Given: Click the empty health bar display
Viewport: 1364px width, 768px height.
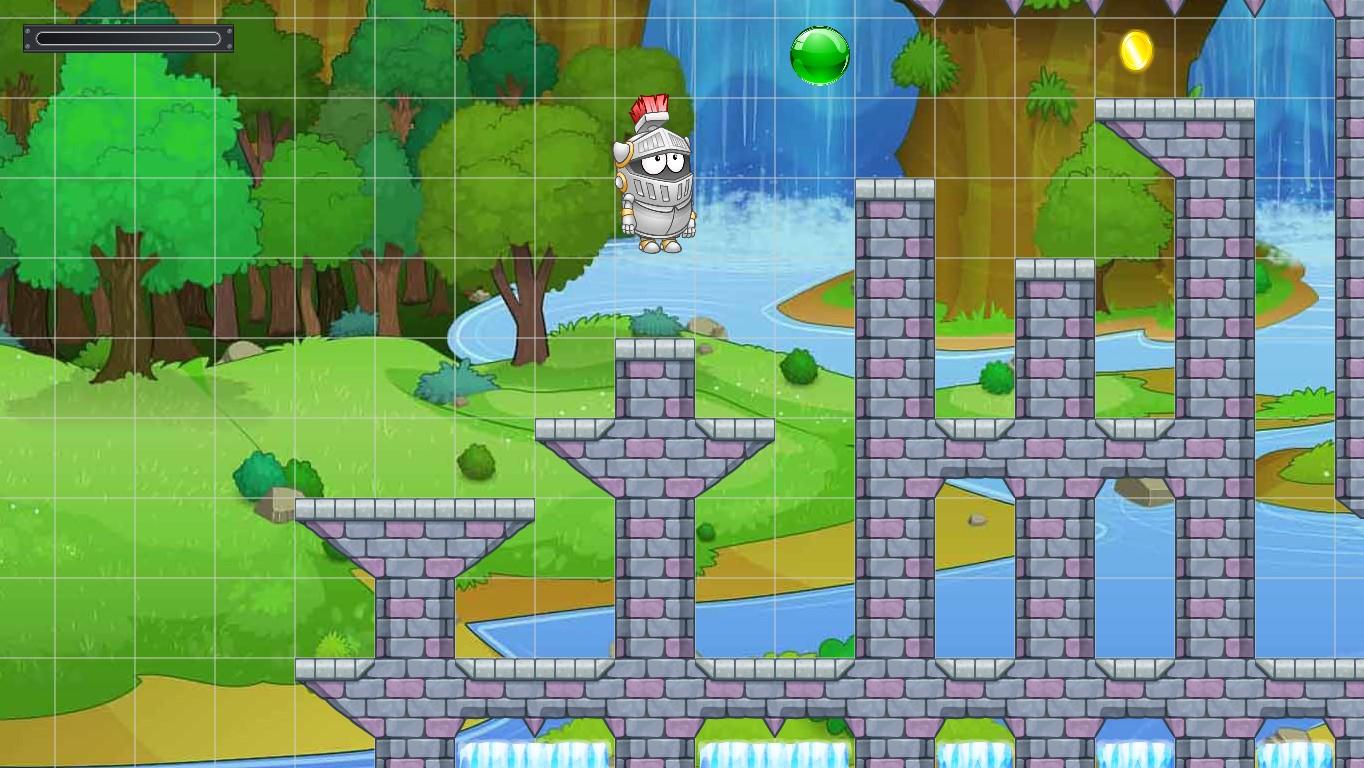Looking at the screenshot, I should pos(128,38).
